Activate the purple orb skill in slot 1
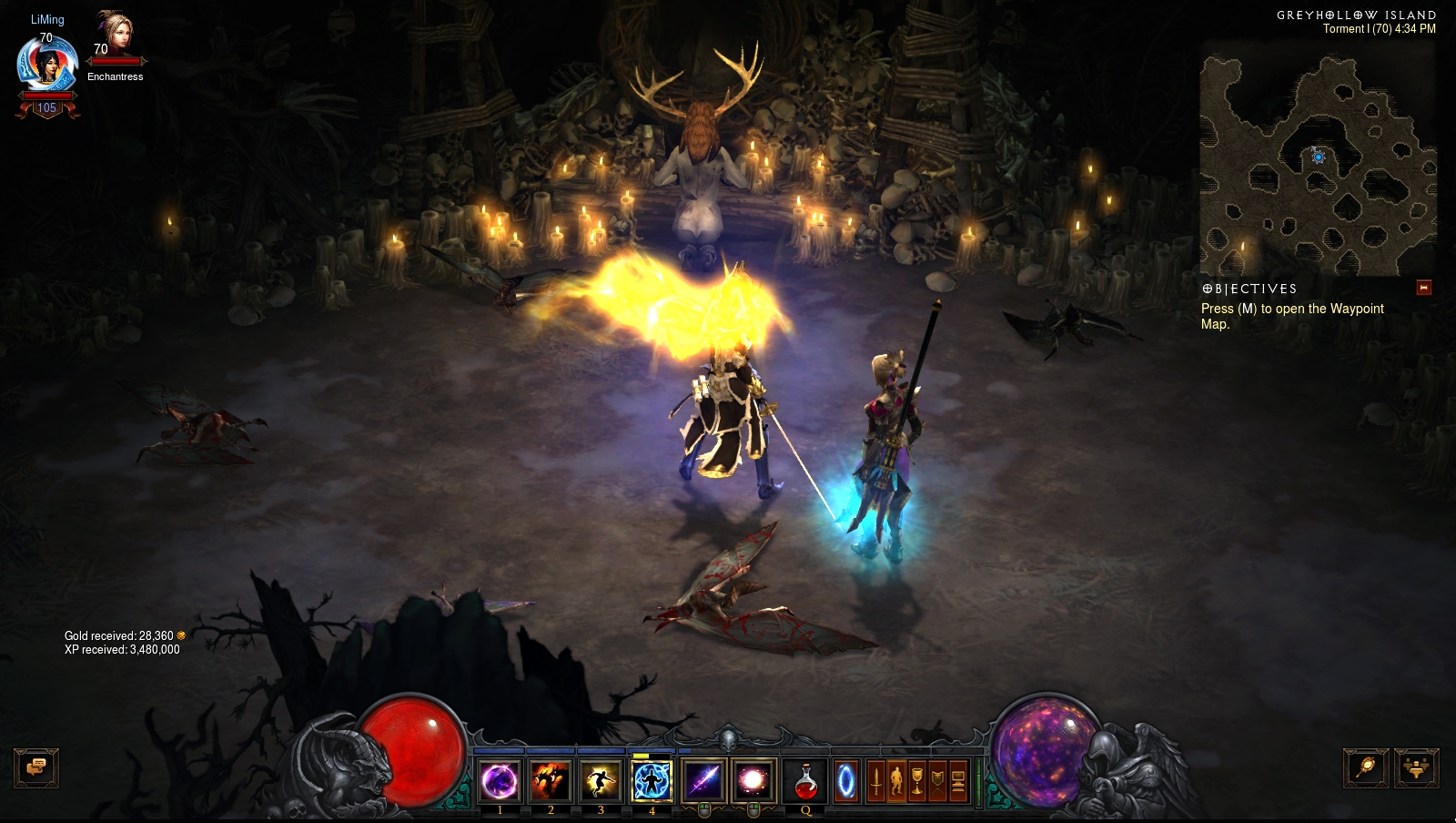The height and width of the screenshot is (823, 1456). click(500, 781)
